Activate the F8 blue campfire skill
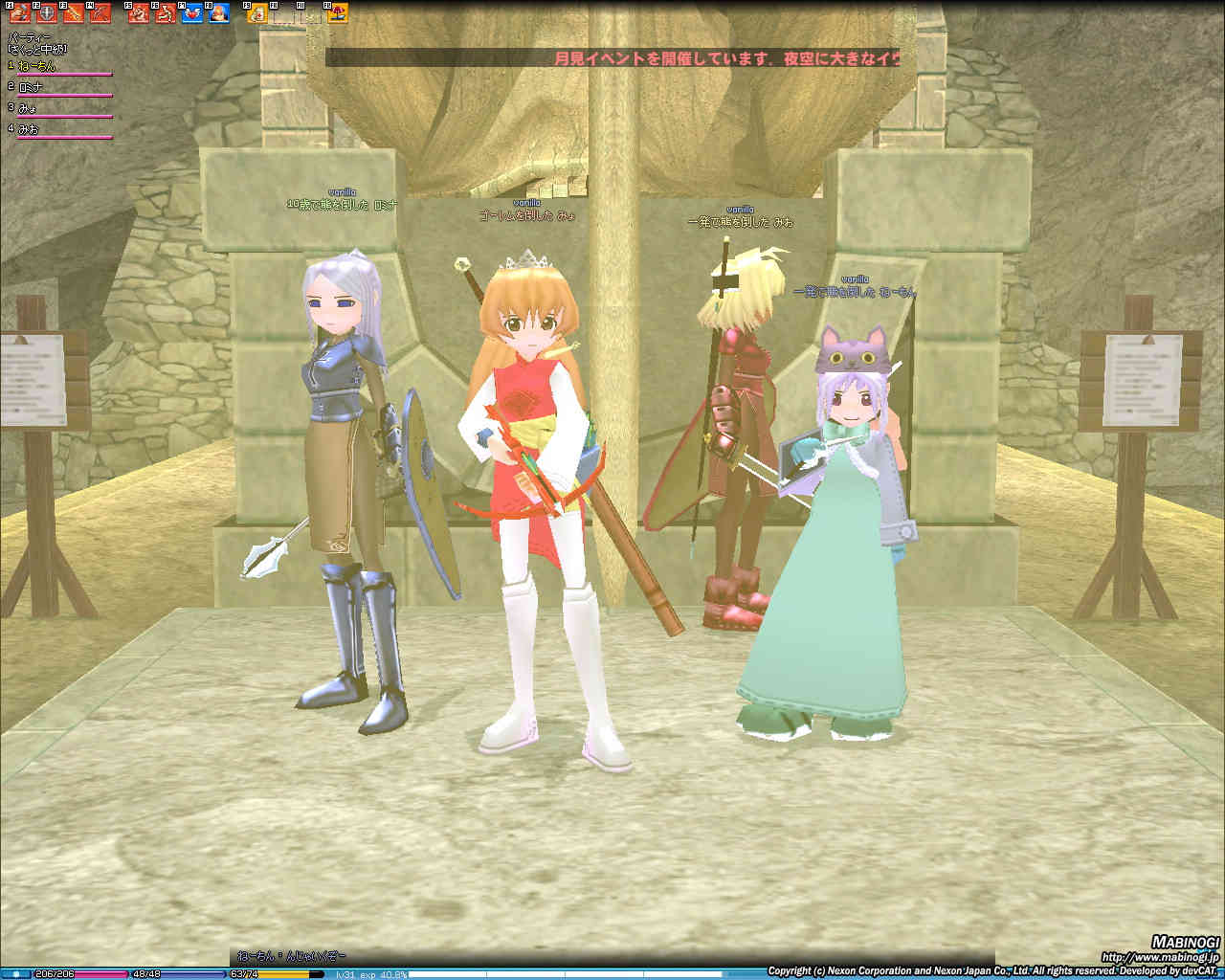The height and width of the screenshot is (980, 1225). [219, 13]
